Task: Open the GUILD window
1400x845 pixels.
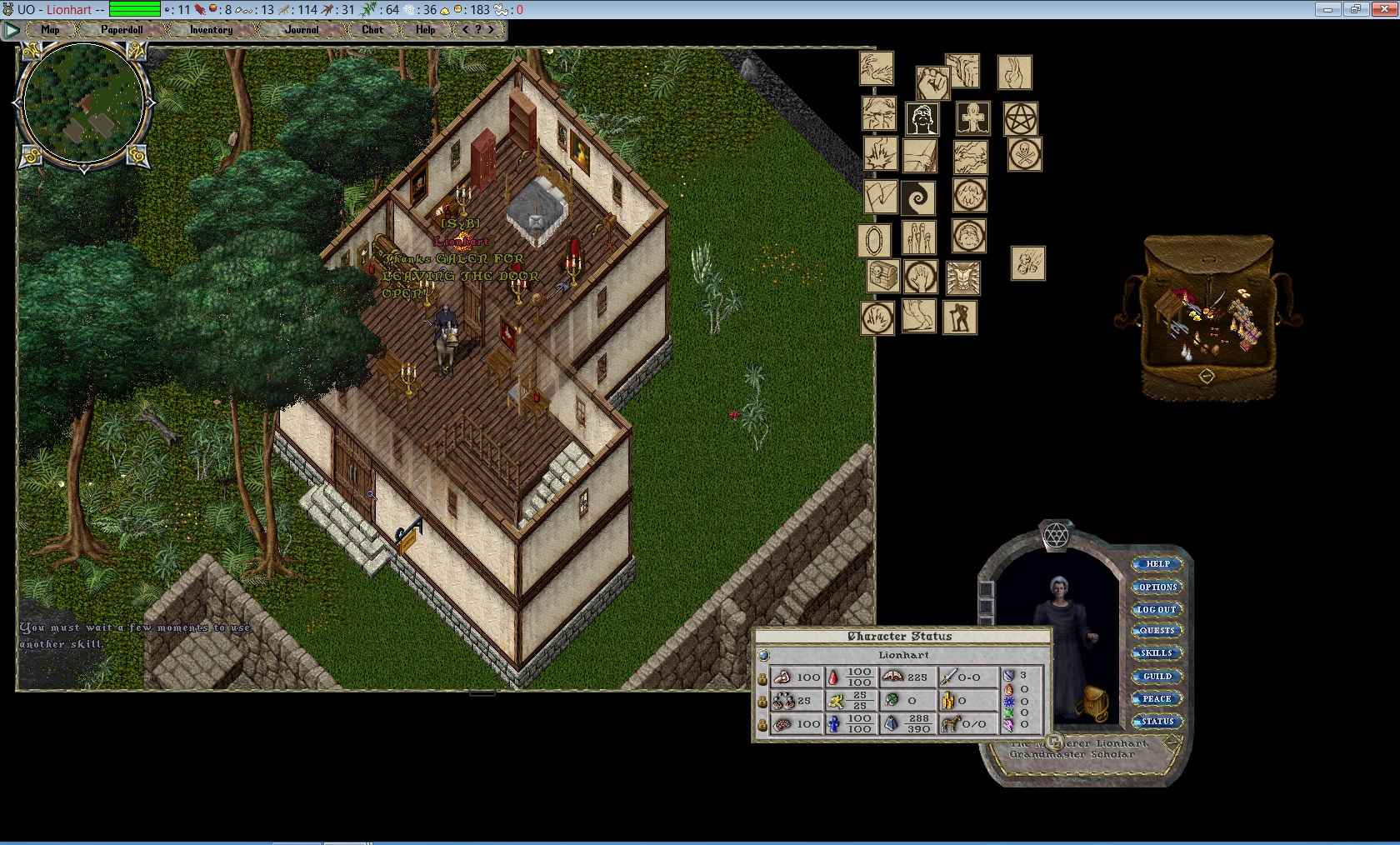Action: click(1157, 676)
